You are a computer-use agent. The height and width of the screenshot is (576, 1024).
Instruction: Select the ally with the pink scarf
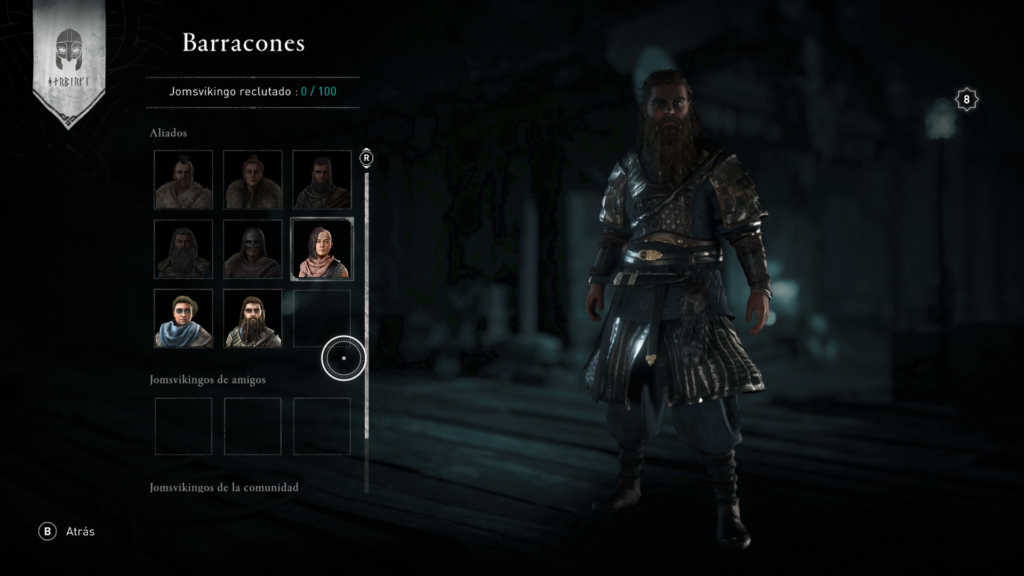[321, 249]
